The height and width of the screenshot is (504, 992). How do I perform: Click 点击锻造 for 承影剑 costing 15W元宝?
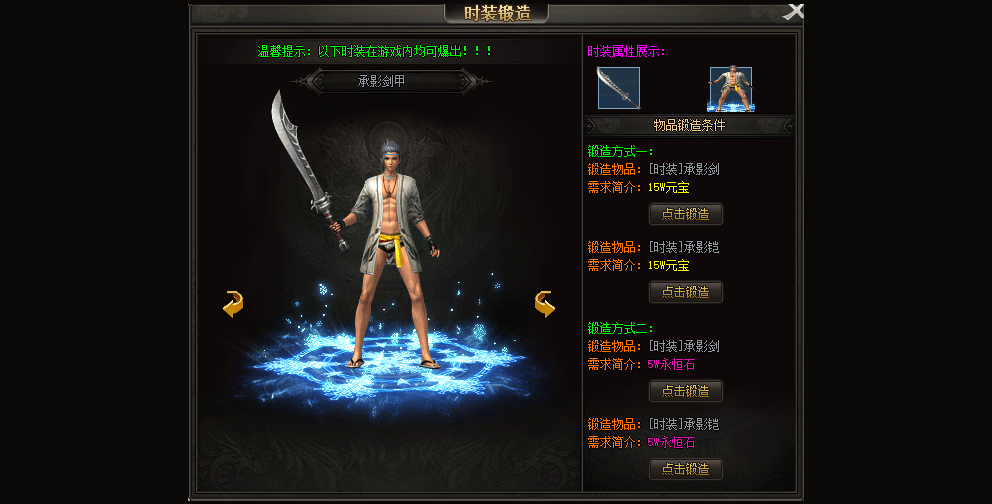pos(686,214)
